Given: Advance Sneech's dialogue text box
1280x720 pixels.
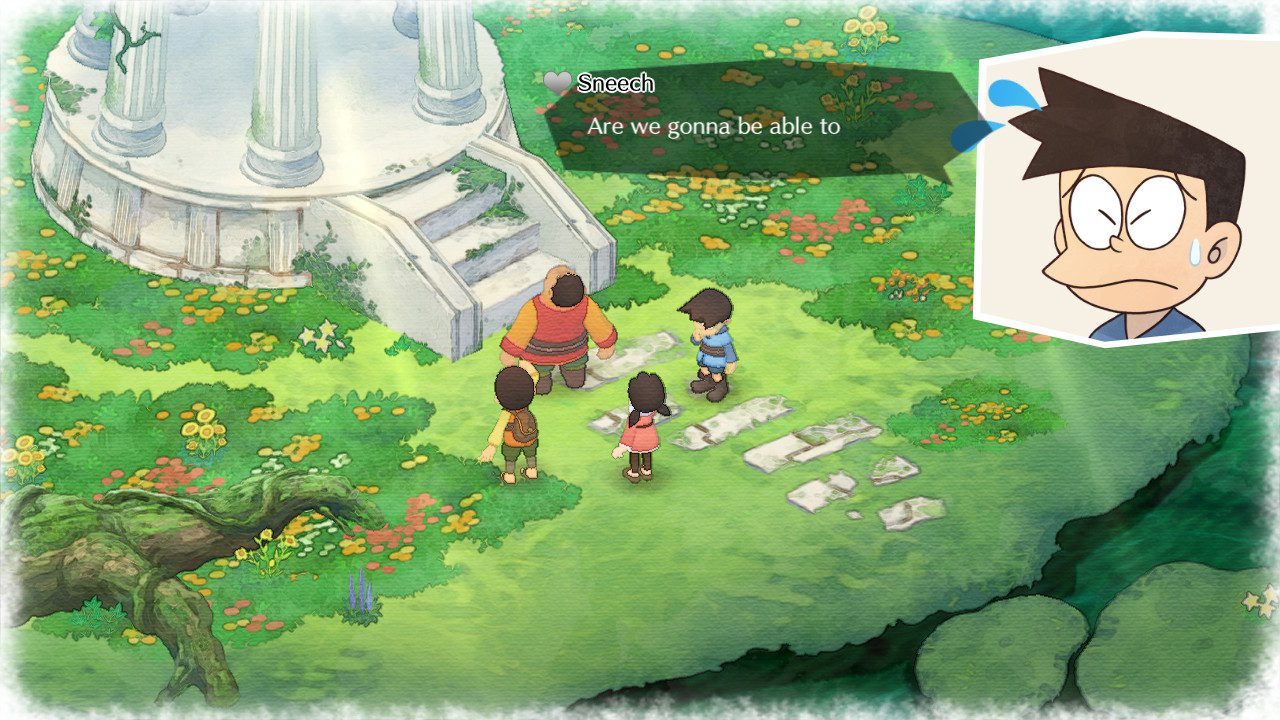Looking at the screenshot, I should 750,125.
